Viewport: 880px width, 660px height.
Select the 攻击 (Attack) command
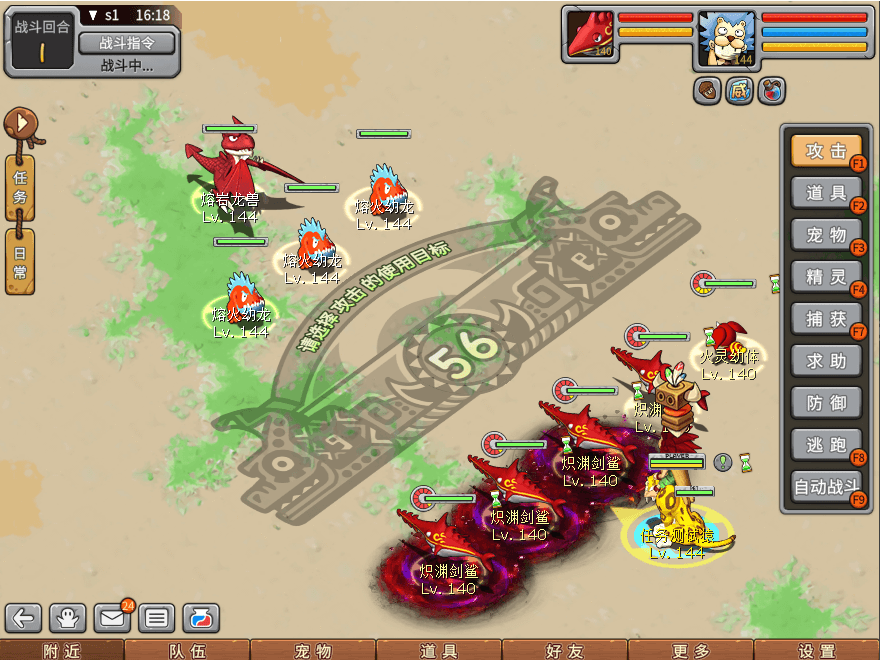(x=826, y=151)
